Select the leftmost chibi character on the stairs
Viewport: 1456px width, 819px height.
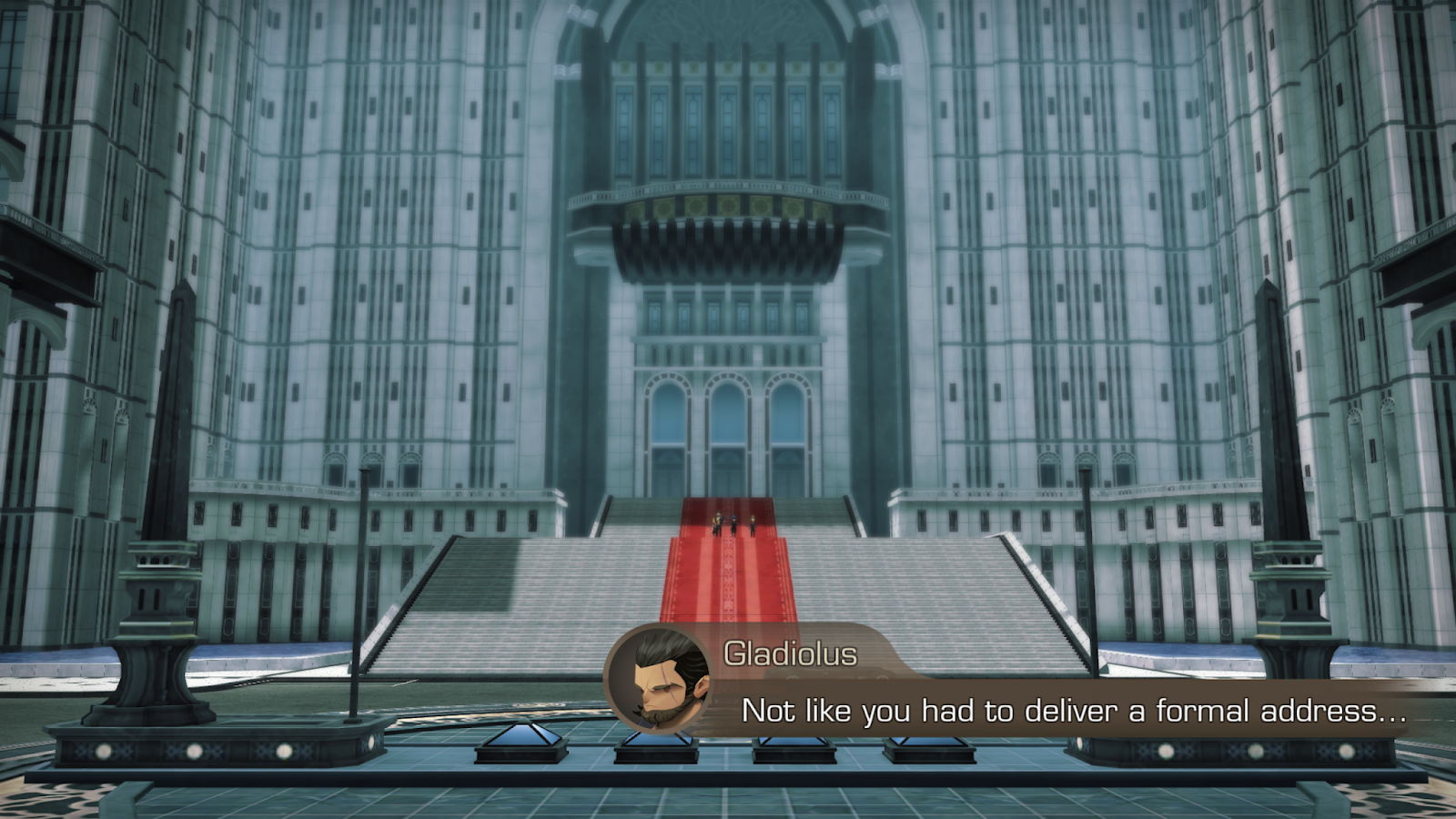point(718,523)
